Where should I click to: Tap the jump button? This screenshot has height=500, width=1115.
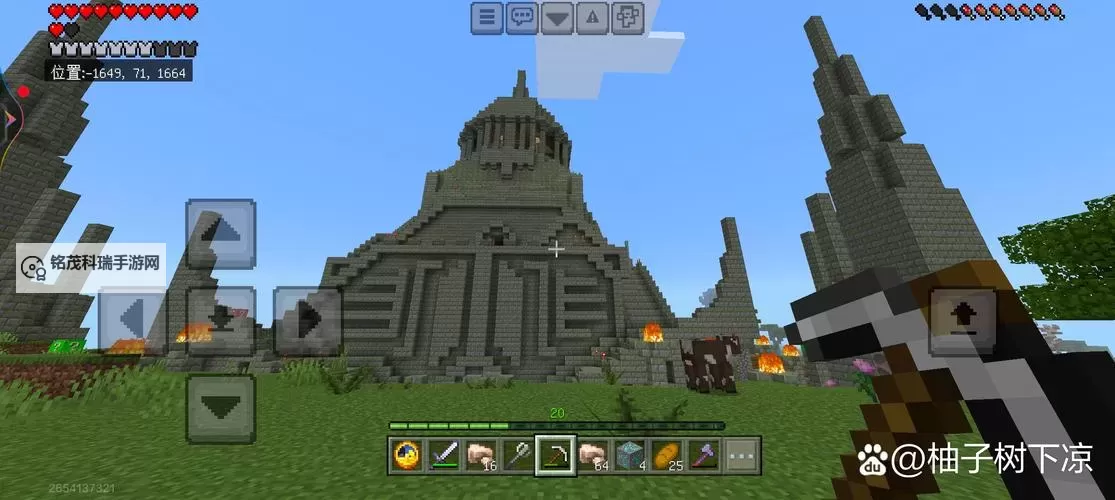(x=963, y=320)
